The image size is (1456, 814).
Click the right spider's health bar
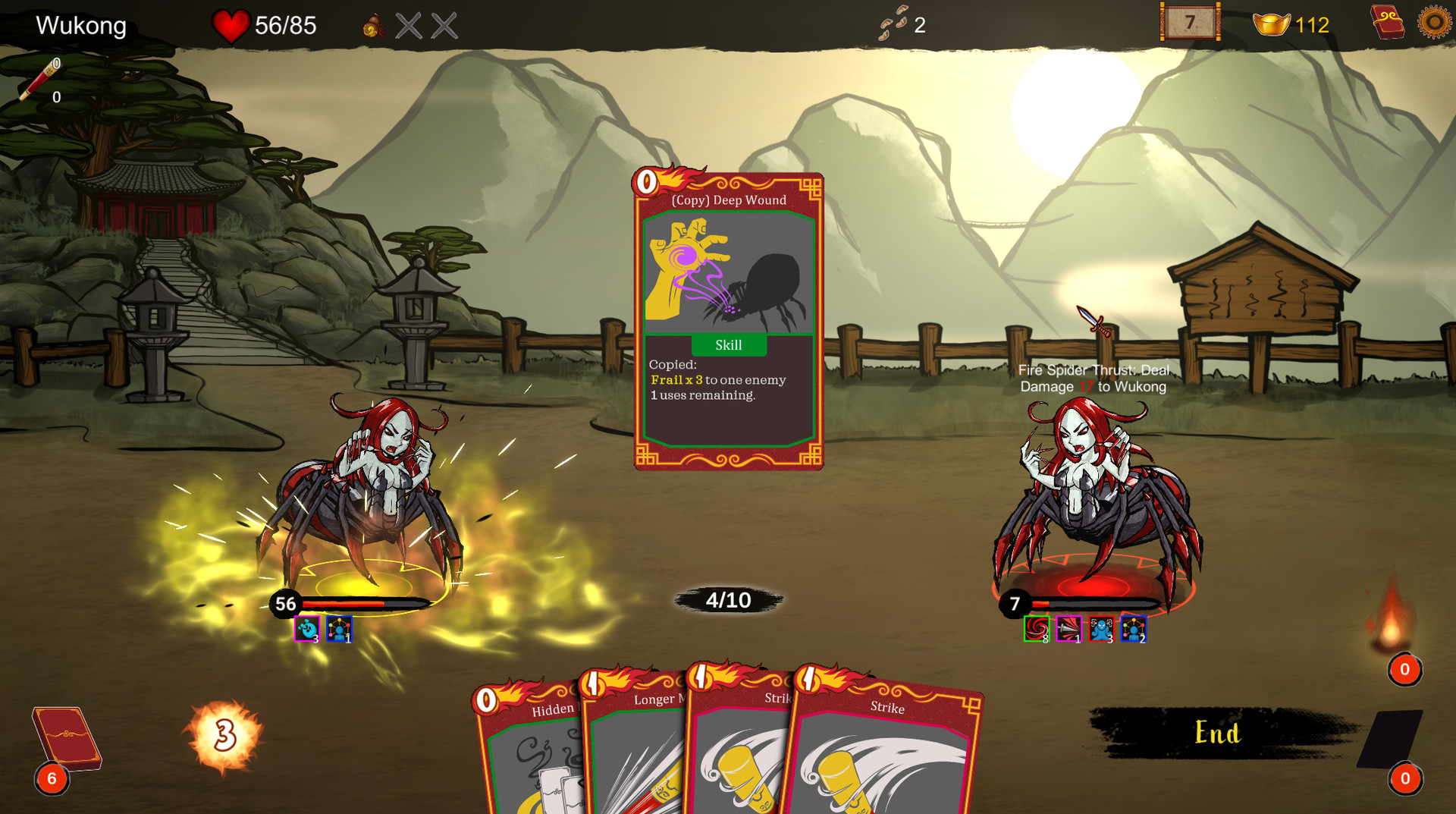click(1092, 605)
